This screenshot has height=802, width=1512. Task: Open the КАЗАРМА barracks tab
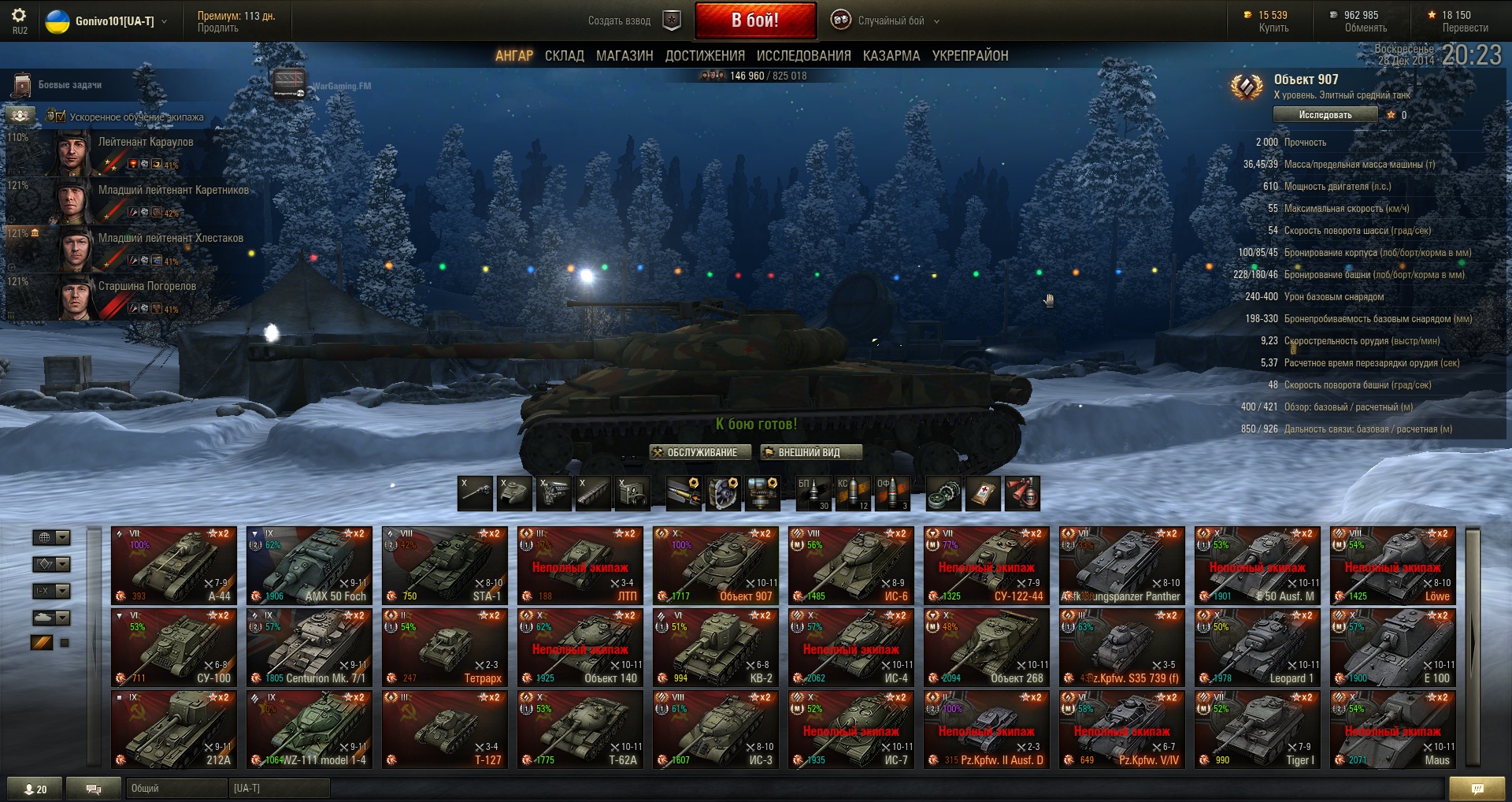tap(891, 56)
